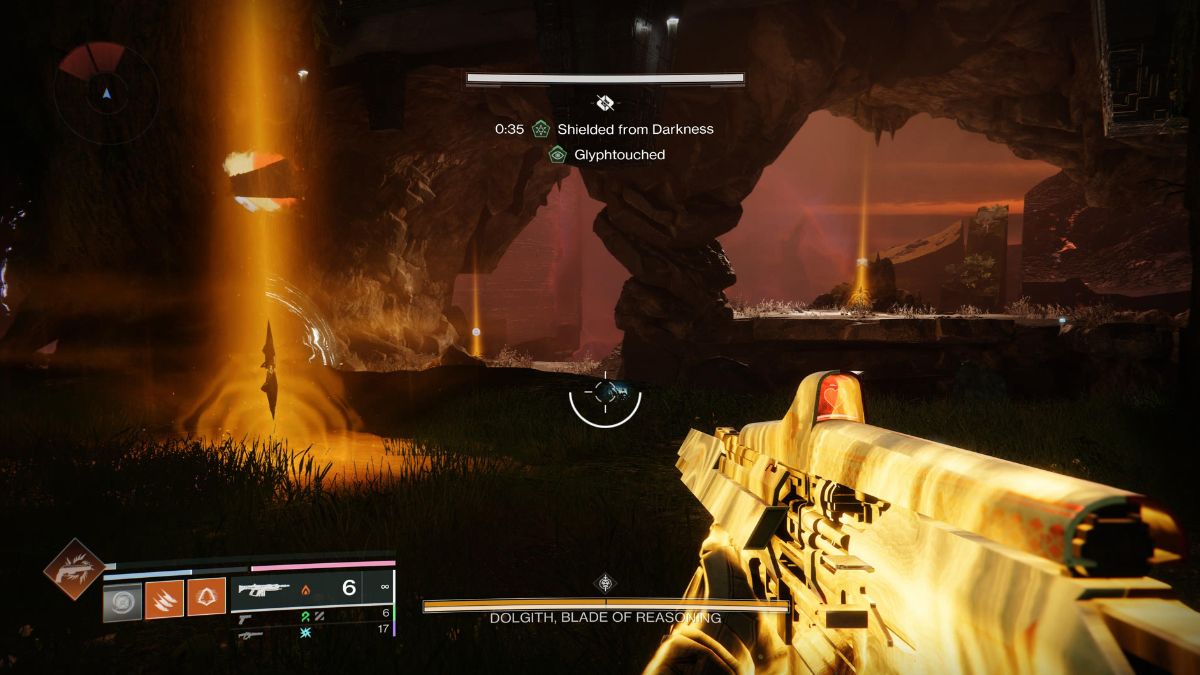Select the orange hood class ability icon

tap(206, 597)
